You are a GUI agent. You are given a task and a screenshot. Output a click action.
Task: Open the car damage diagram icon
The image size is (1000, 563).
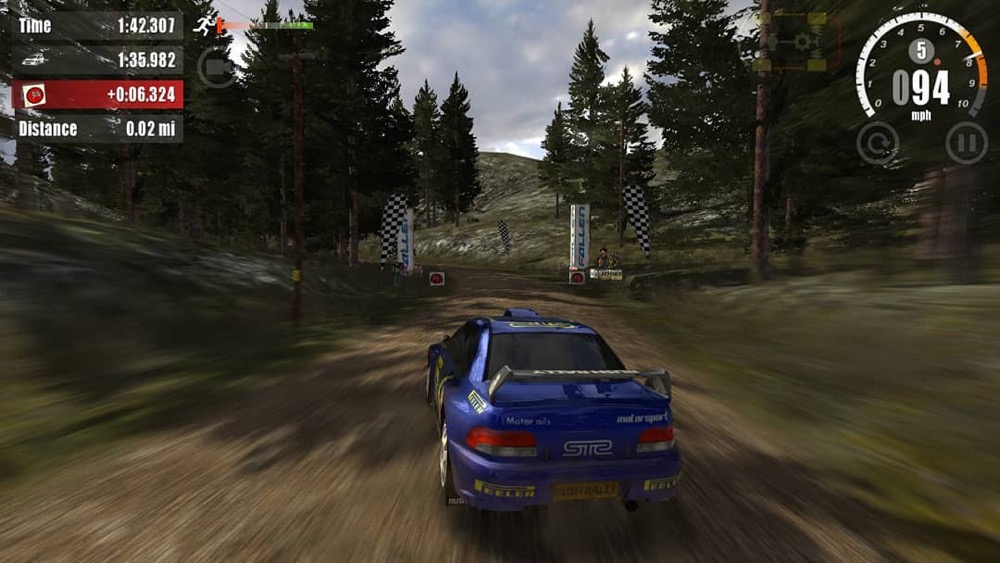click(800, 41)
